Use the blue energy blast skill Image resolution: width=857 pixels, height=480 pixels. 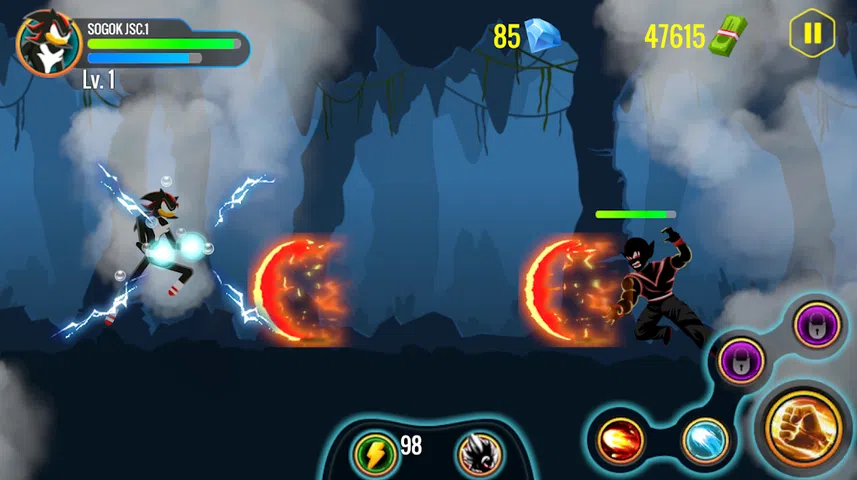pos(705,441)
